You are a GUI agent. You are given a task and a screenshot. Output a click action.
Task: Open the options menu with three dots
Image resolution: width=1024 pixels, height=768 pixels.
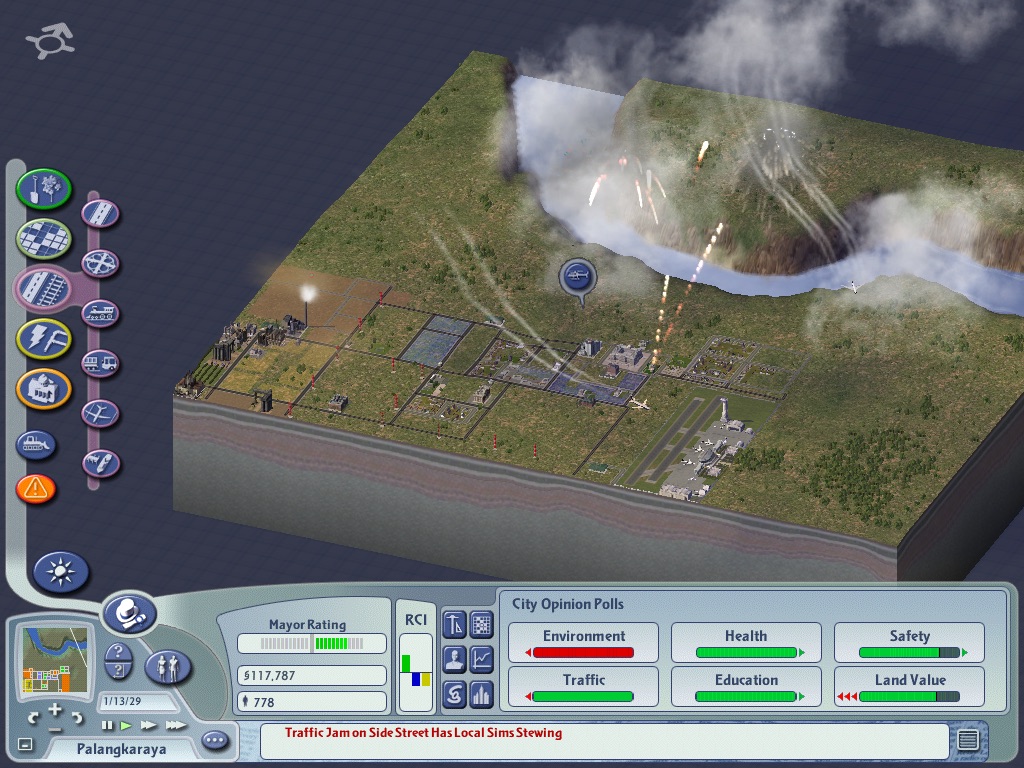tap(215, 741)
